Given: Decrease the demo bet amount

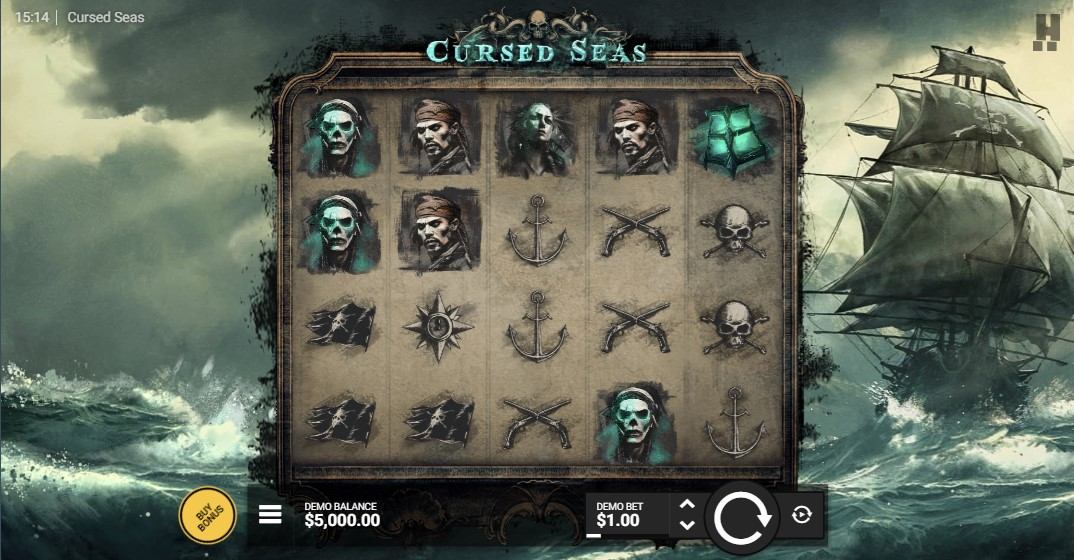Looking at the screenshot, I should pyautogui.click(x=687, y=525).
